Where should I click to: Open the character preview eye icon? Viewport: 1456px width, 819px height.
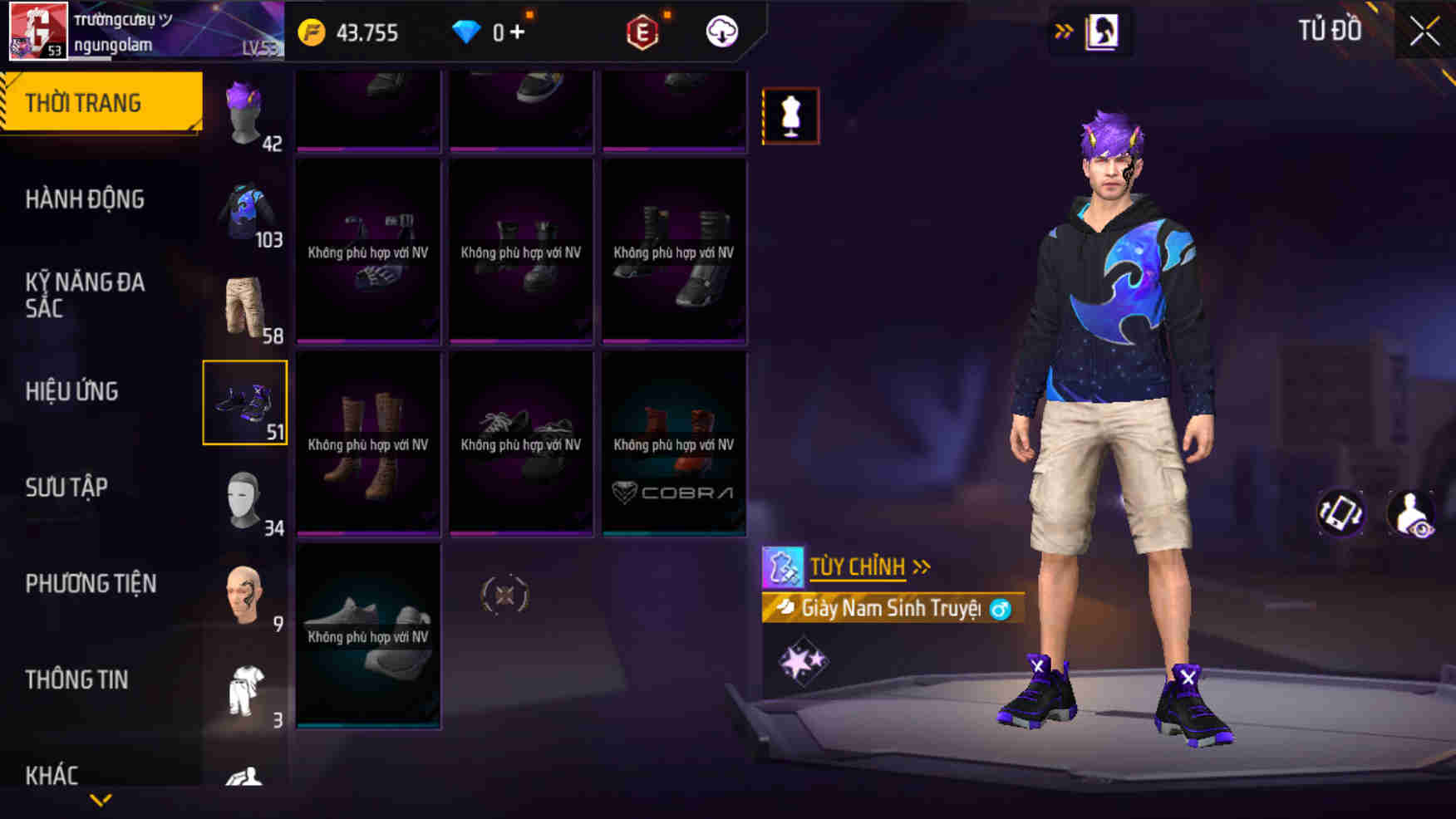click(x=1414, y=512)
